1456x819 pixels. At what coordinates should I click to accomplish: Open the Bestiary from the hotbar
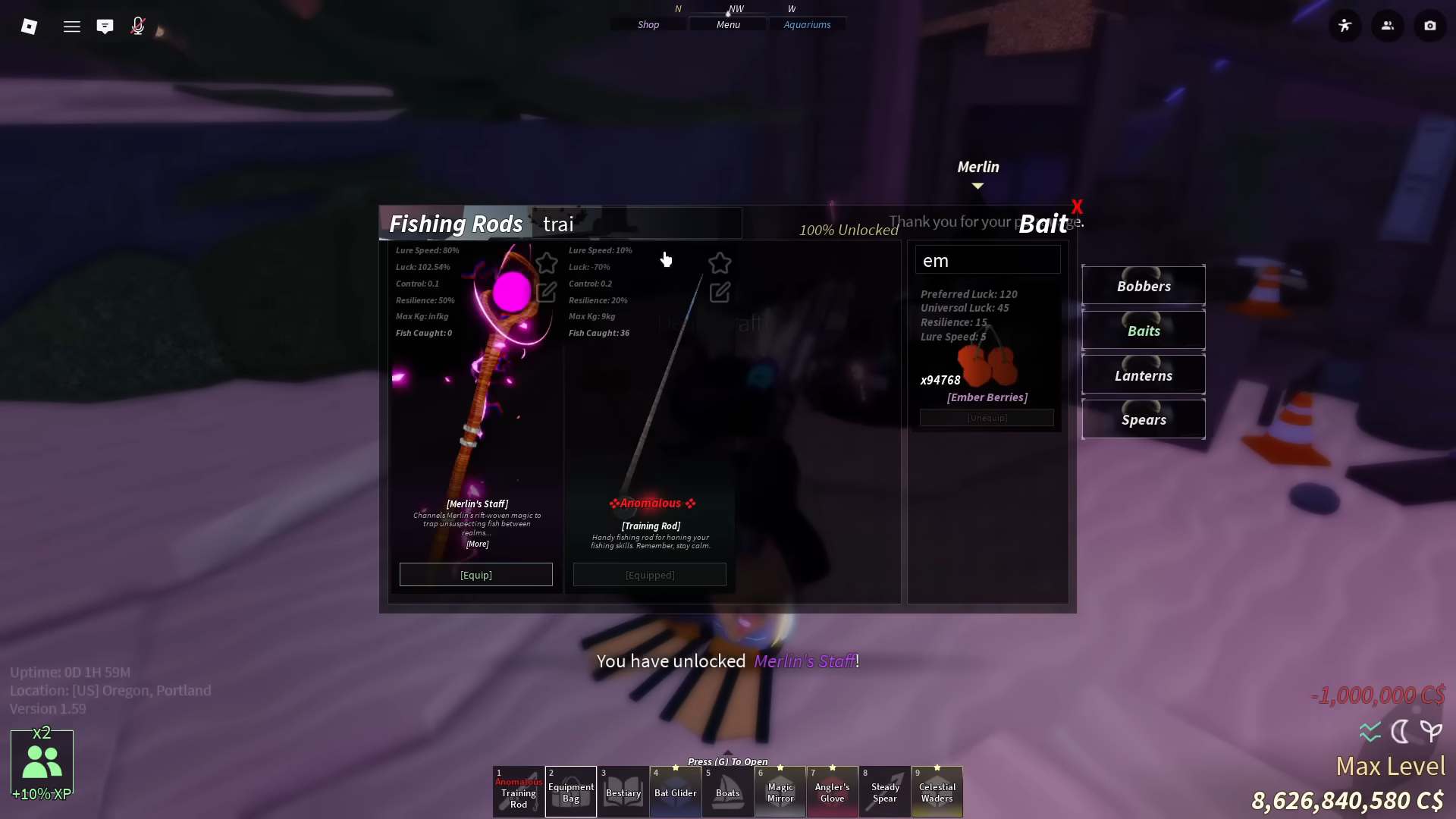[x=623, y=792]
